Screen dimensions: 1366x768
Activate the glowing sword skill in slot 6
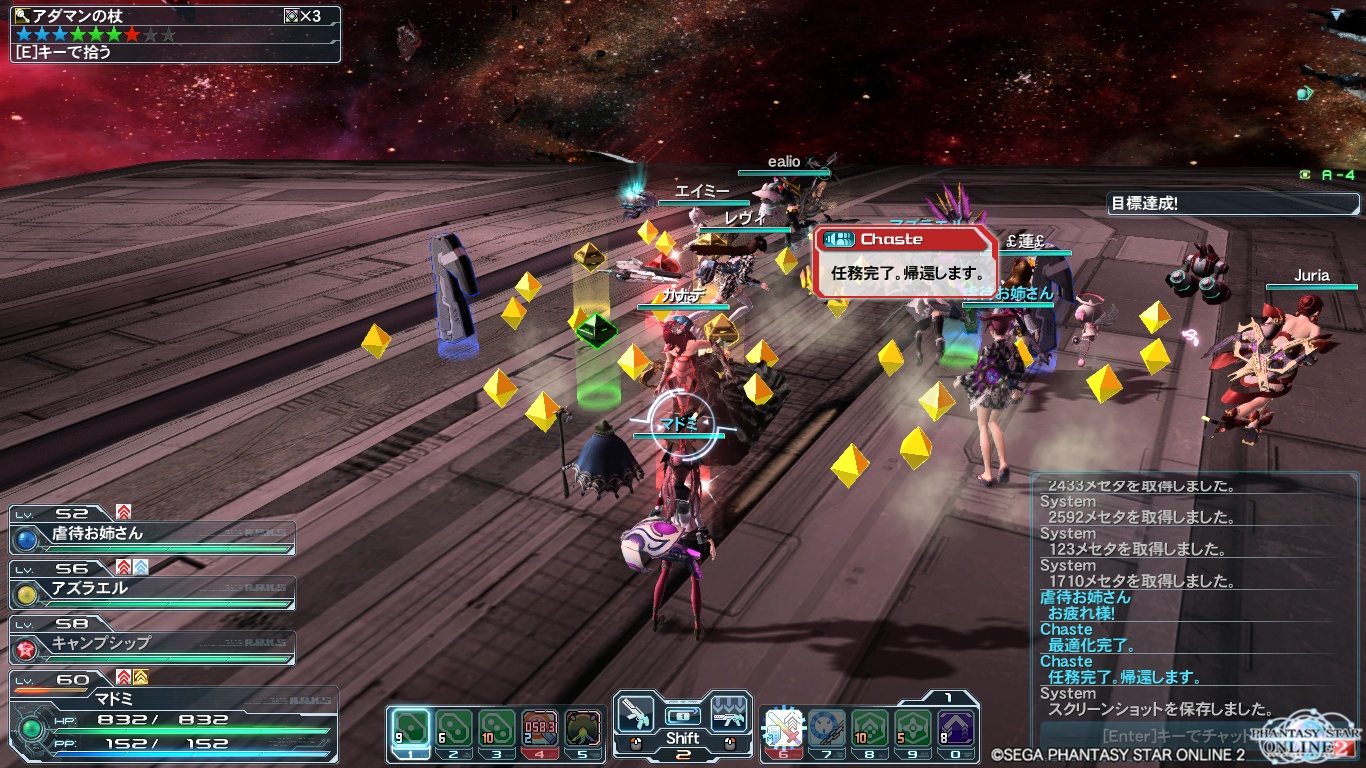click(x=783, y=727)
